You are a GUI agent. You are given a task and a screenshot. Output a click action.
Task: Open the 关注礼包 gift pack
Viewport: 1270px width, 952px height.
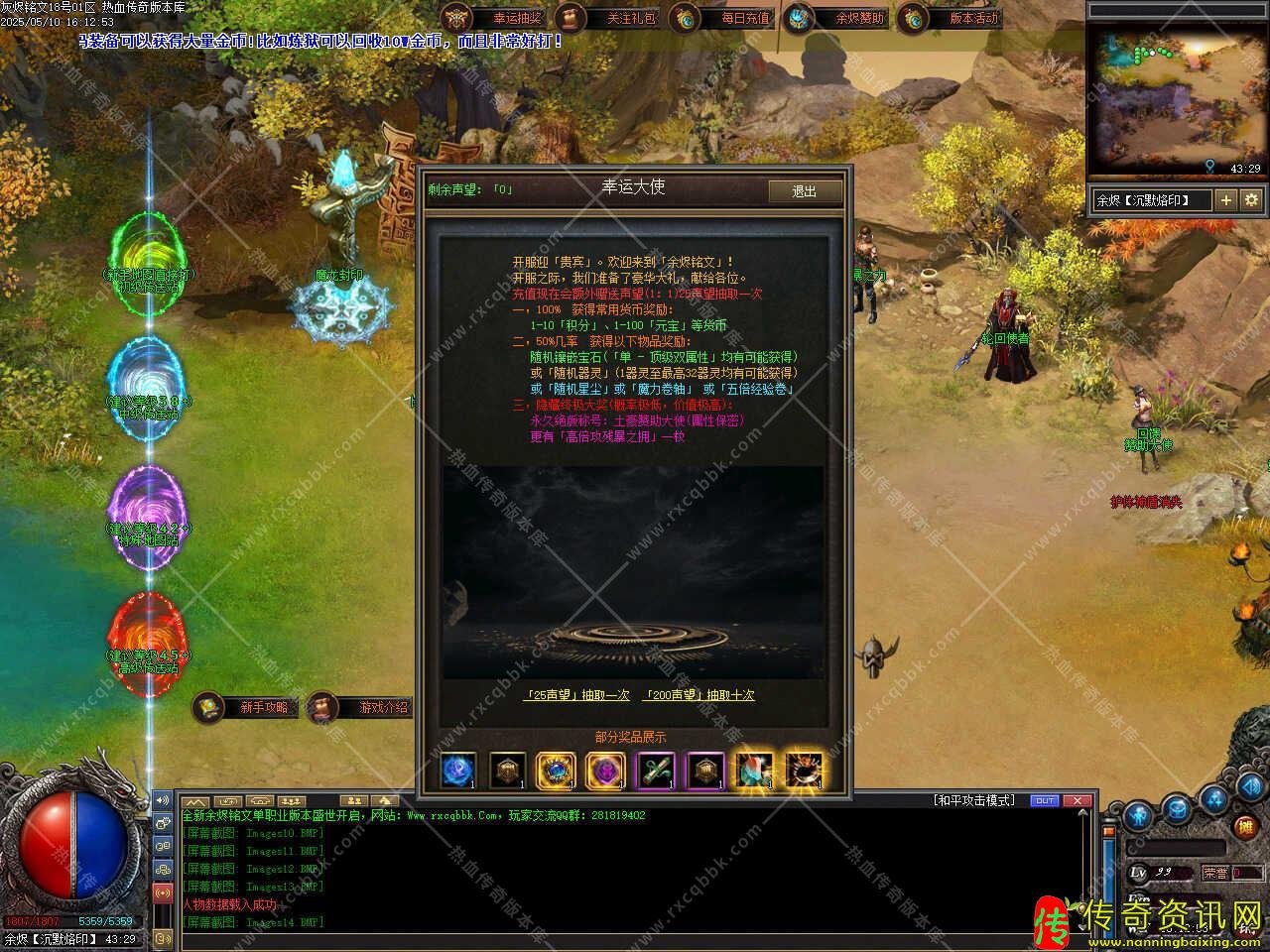point(609,18)
